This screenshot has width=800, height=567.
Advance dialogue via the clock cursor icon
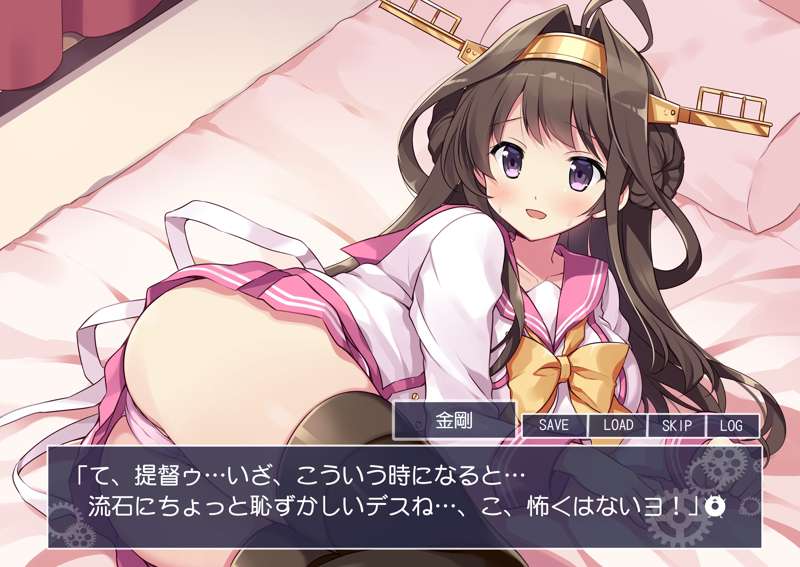coord(714,505)
